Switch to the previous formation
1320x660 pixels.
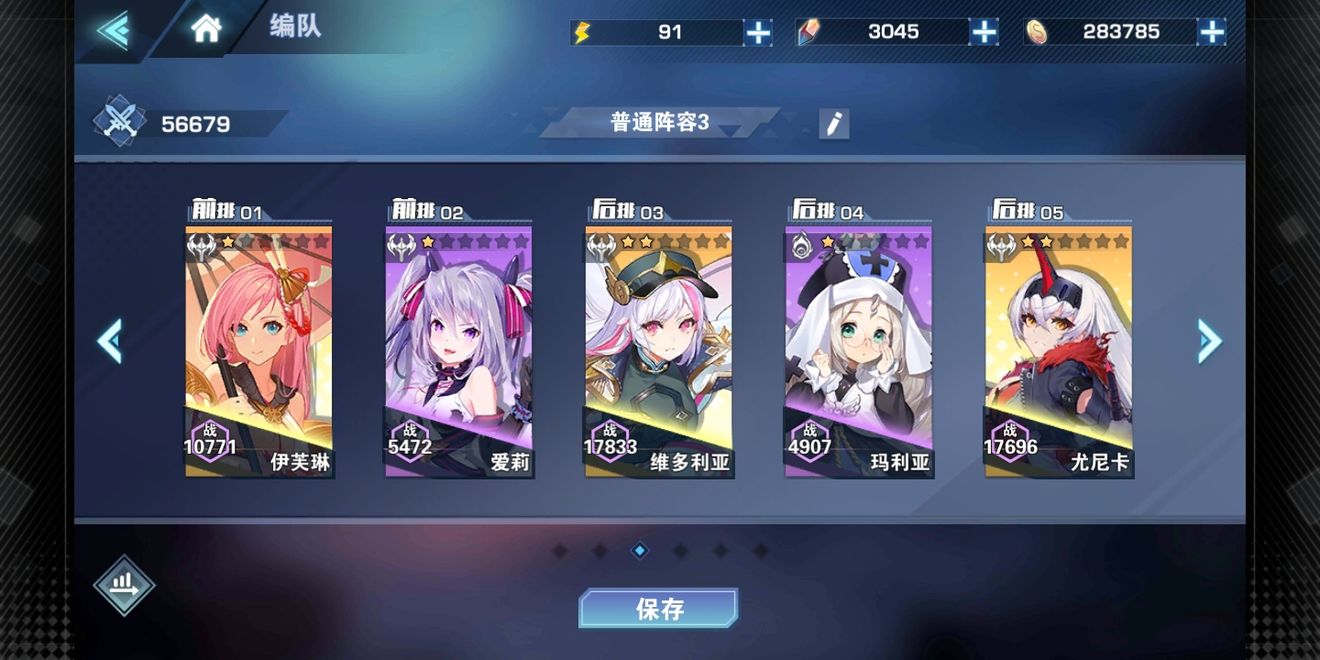coord(110,342)
